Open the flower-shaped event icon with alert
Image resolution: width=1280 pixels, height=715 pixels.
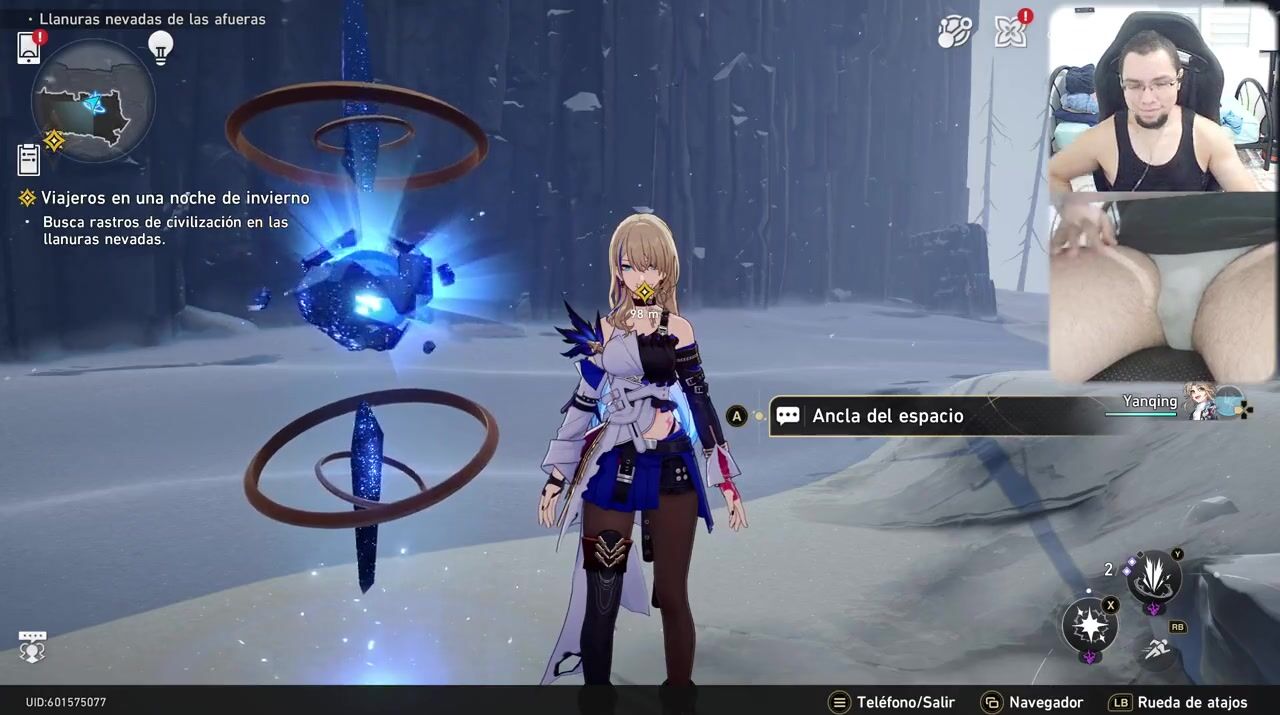1011,32
